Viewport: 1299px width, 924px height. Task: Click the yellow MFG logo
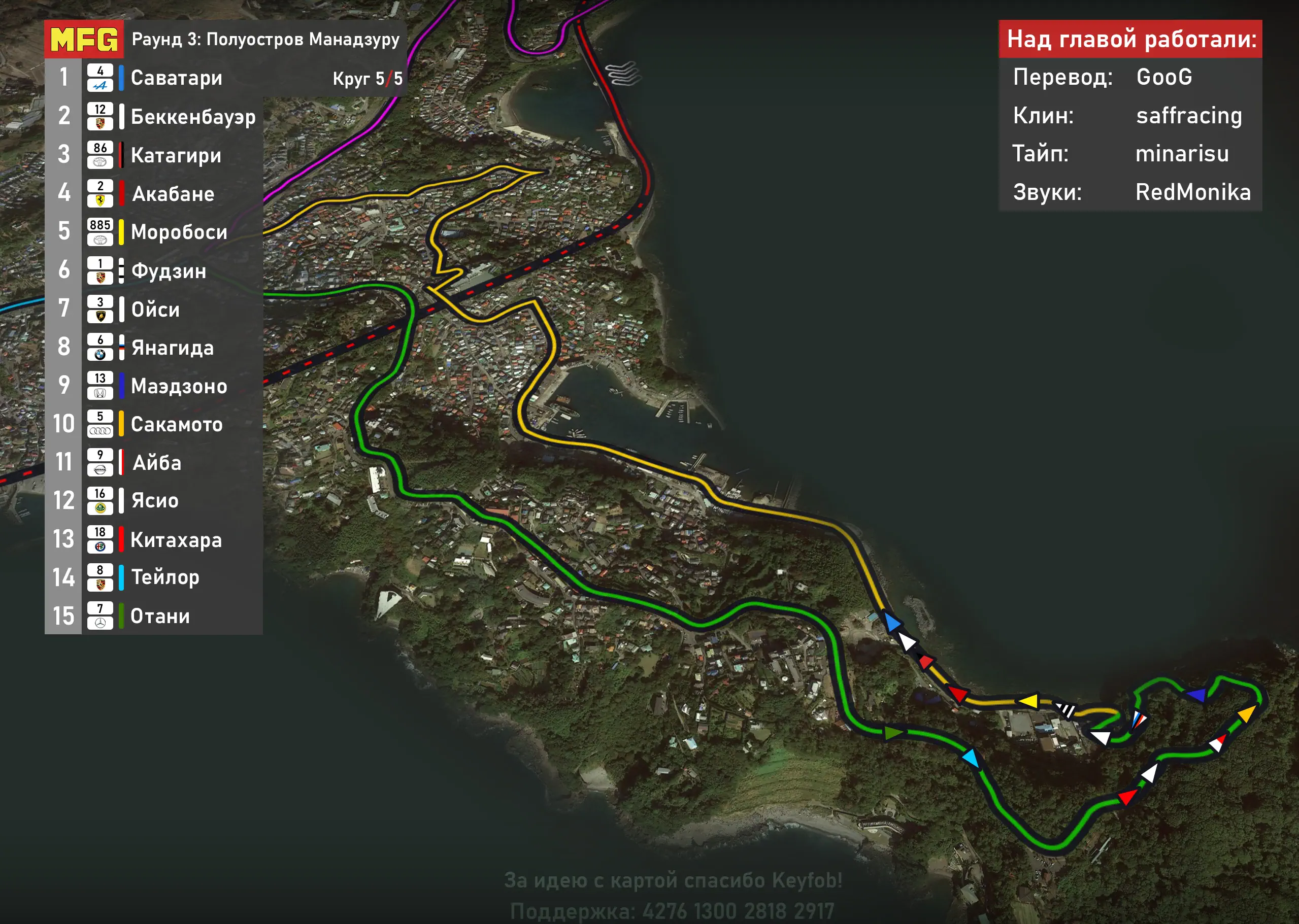click(84, 39)
